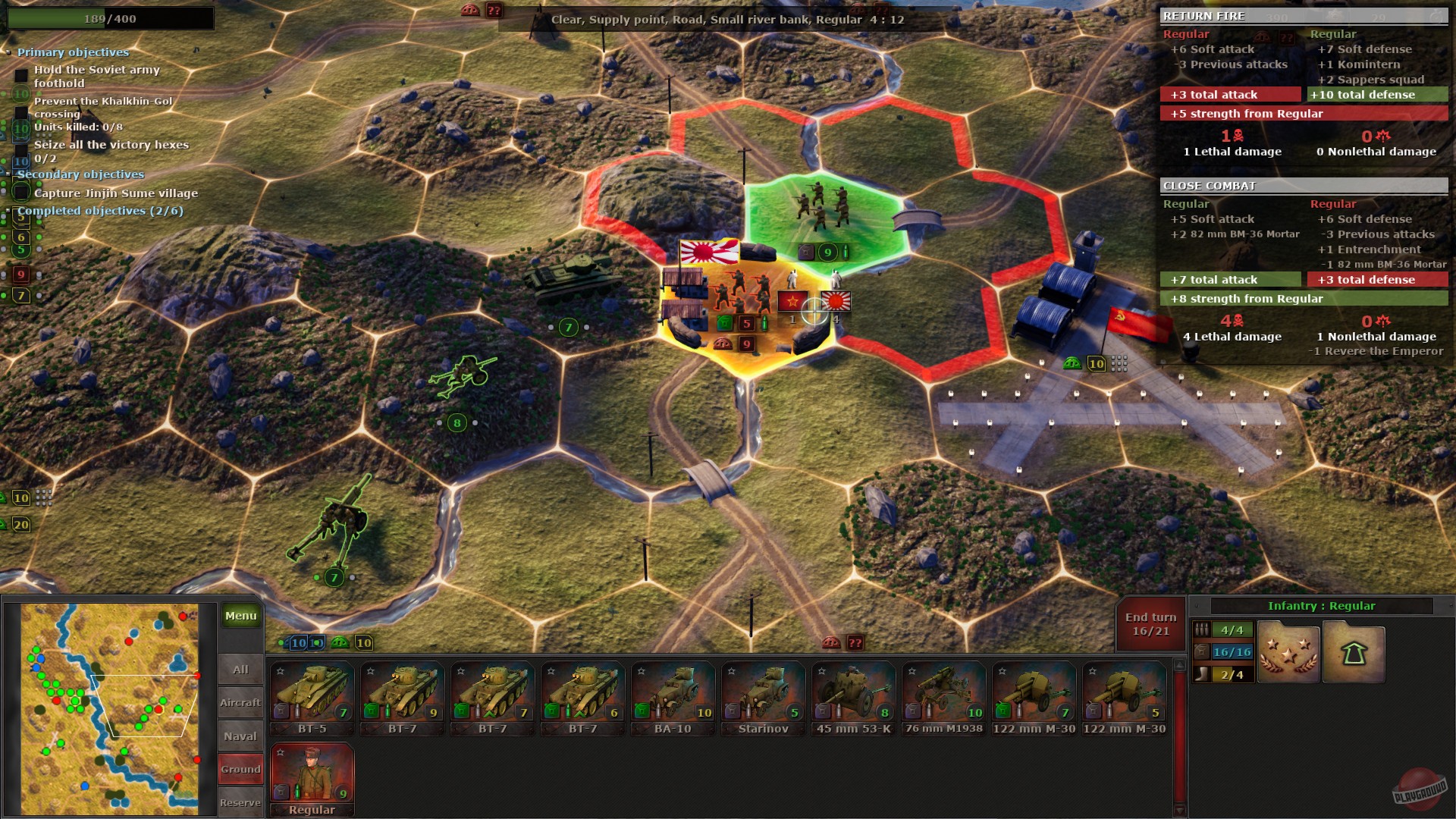
Task: Collapse the Primary objectives section
Action: coord(9,52)
